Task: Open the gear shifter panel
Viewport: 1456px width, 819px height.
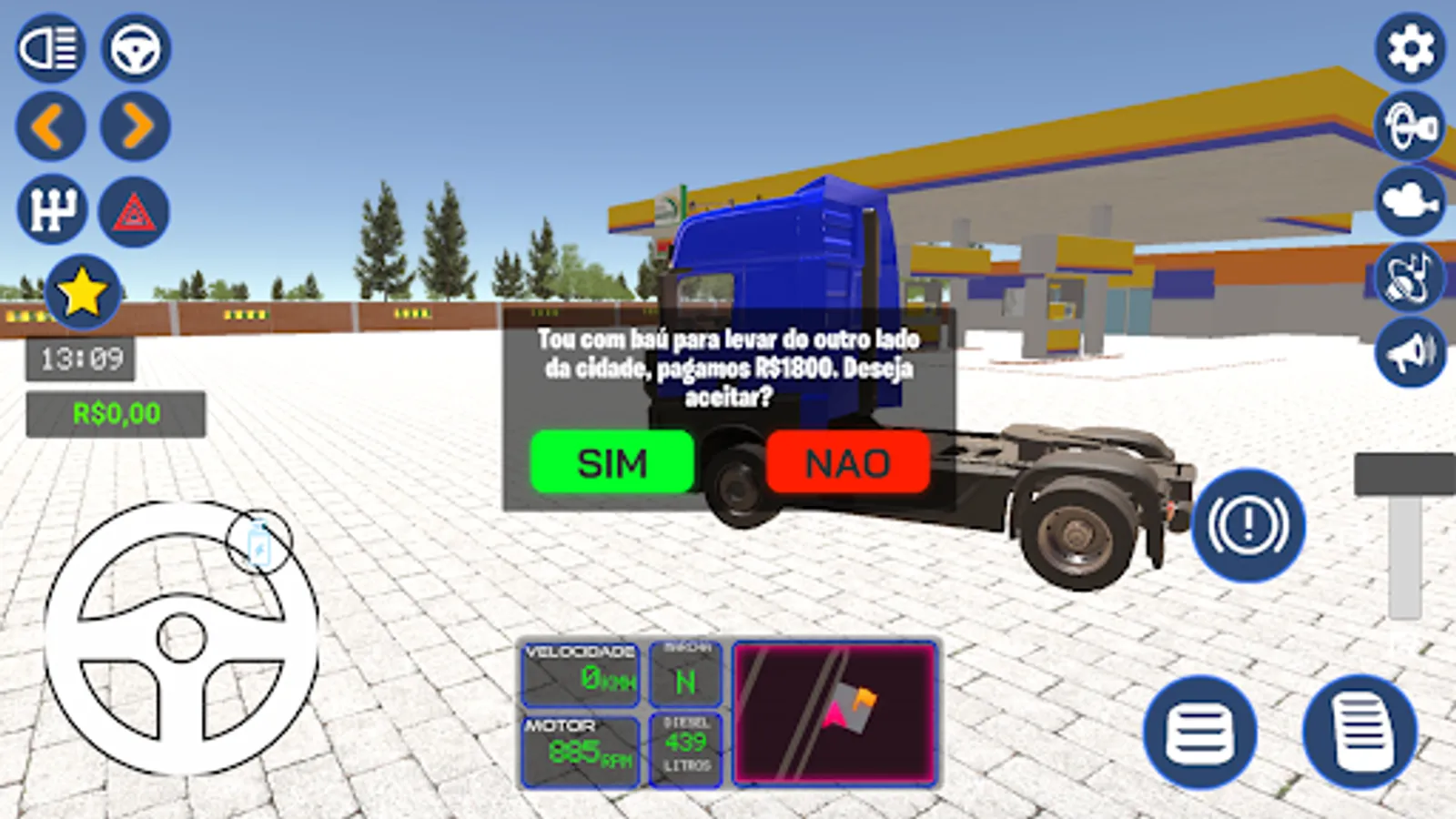Action: click(x=52, y=209)
